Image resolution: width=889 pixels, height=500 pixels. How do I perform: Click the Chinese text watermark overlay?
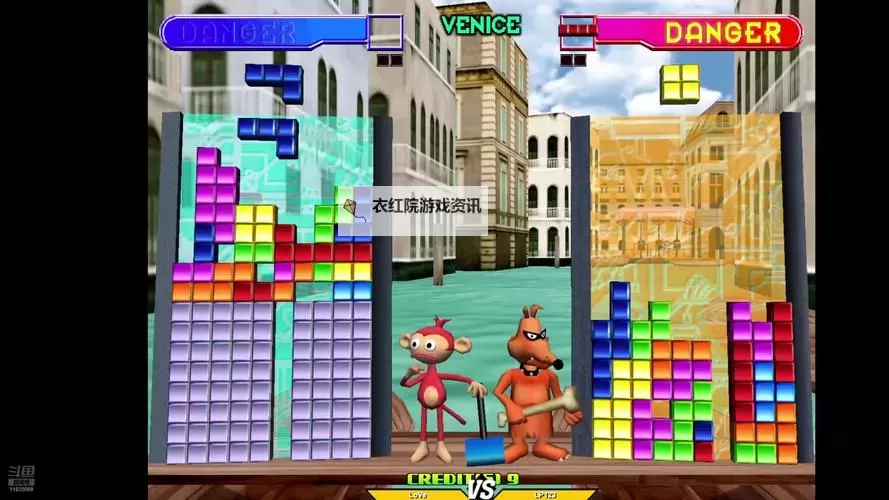[412, 206]
